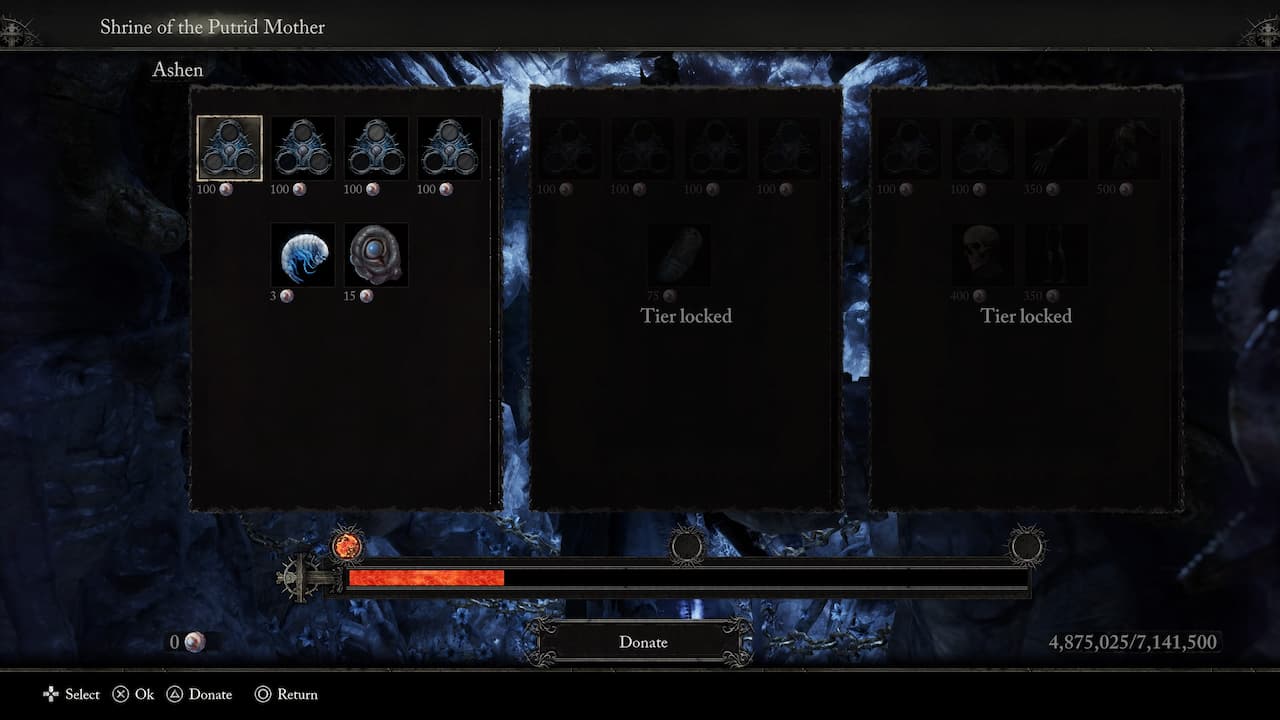Click the middle tier milestone circle
The image size is (1280, 720).
pyautogui.click(x=687, y=548)
